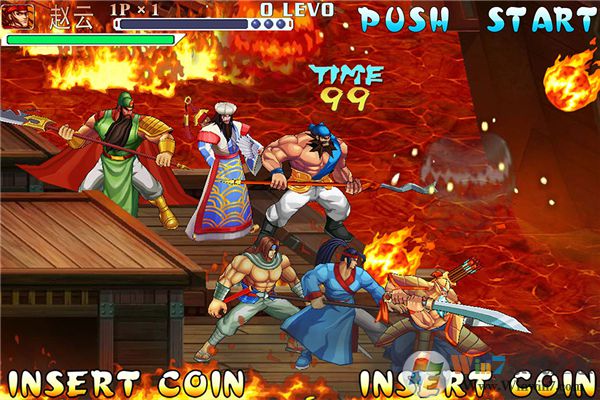Screen dimensions: 600x400
Task: Tap the PUSH START prompt
Action: [477, 19]
